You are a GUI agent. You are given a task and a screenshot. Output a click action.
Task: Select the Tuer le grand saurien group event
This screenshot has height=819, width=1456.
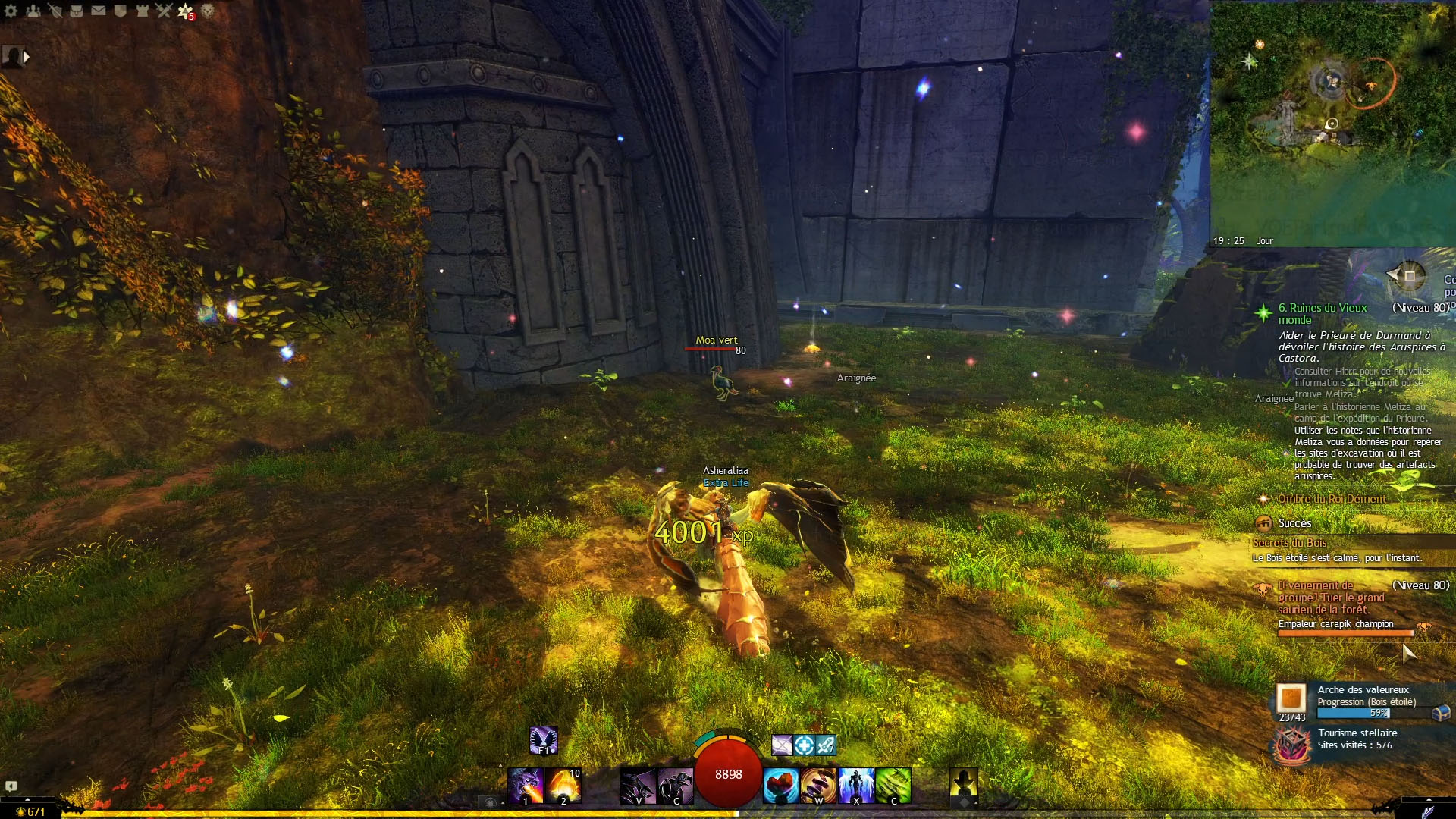[1331, 598]
